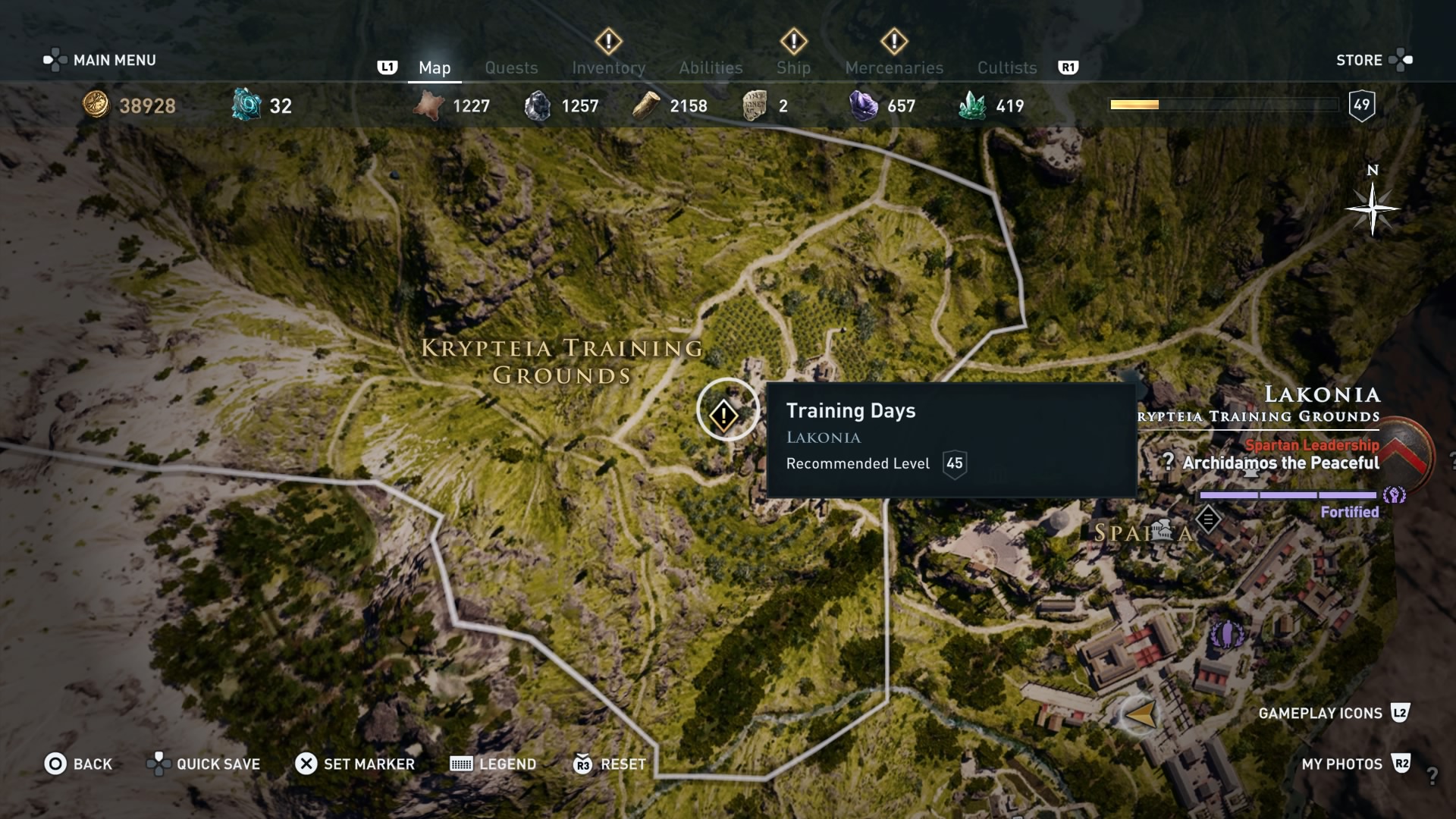The width and height of the screenshot is (1456, 819).
Task: Switch to the Quests tab
Action: point(511,67)
